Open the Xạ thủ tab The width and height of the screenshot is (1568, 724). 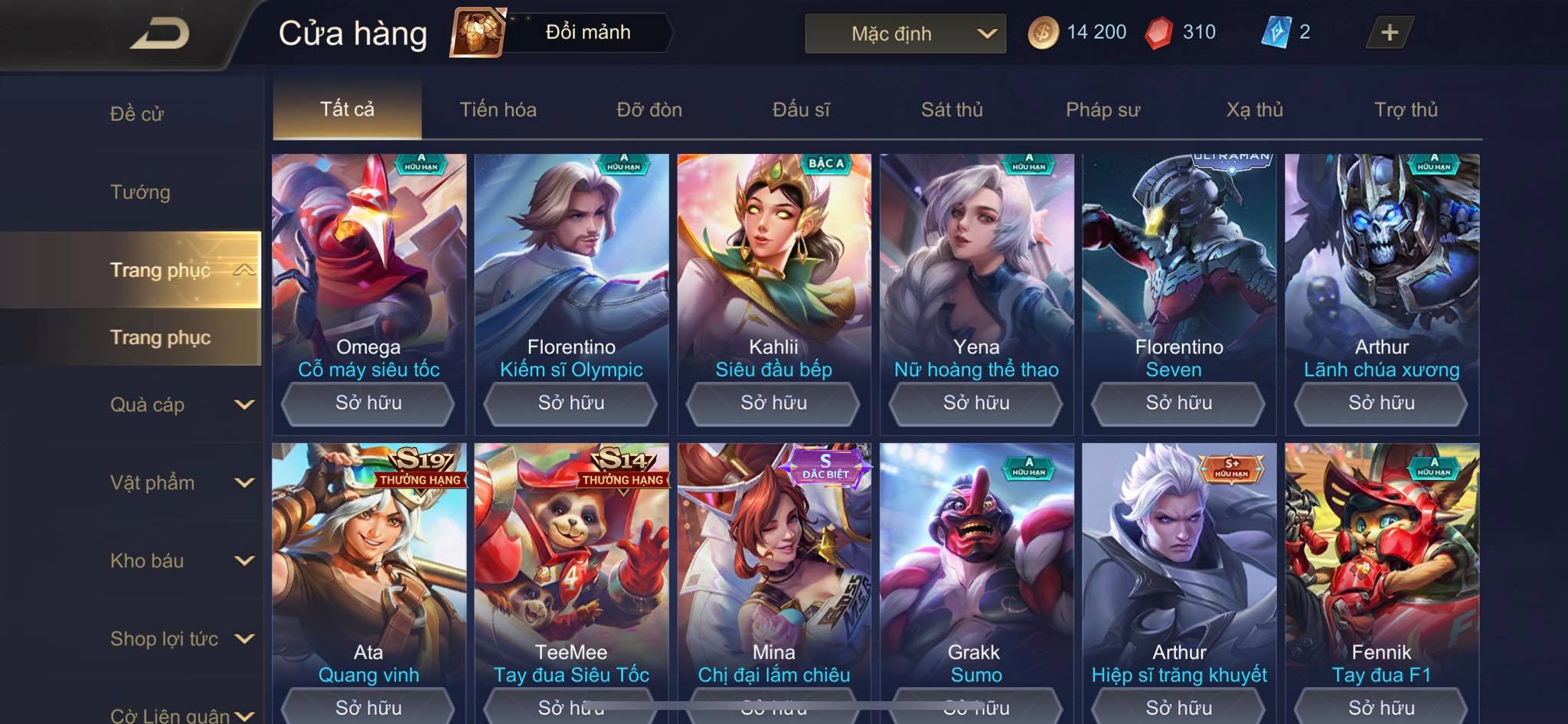click(1254, 109)
